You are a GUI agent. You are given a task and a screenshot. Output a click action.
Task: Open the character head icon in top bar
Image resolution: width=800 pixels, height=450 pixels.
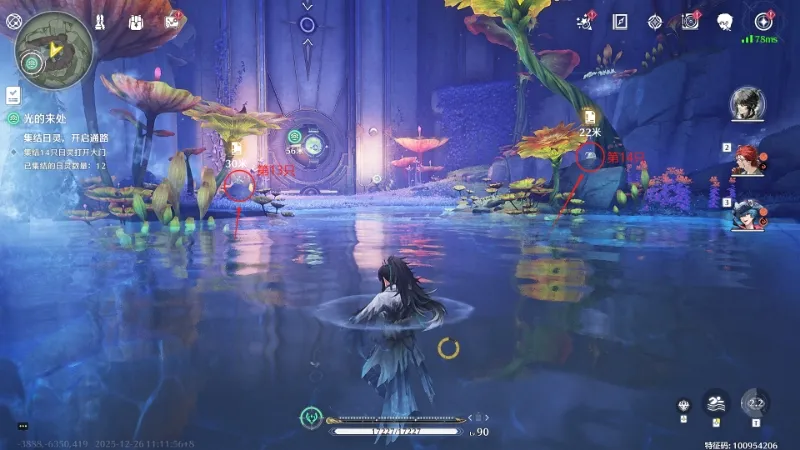tap(725, 21)
